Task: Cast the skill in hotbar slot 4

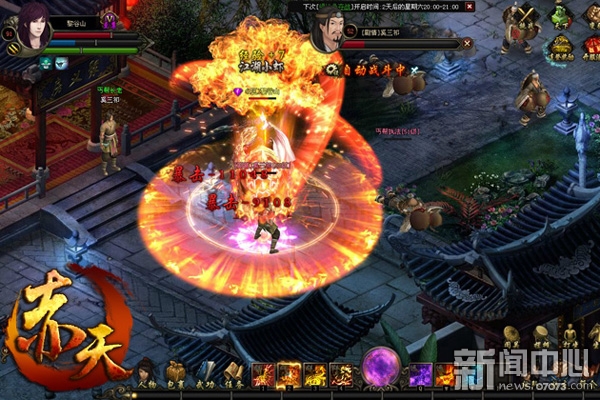Action: [341, 375]
